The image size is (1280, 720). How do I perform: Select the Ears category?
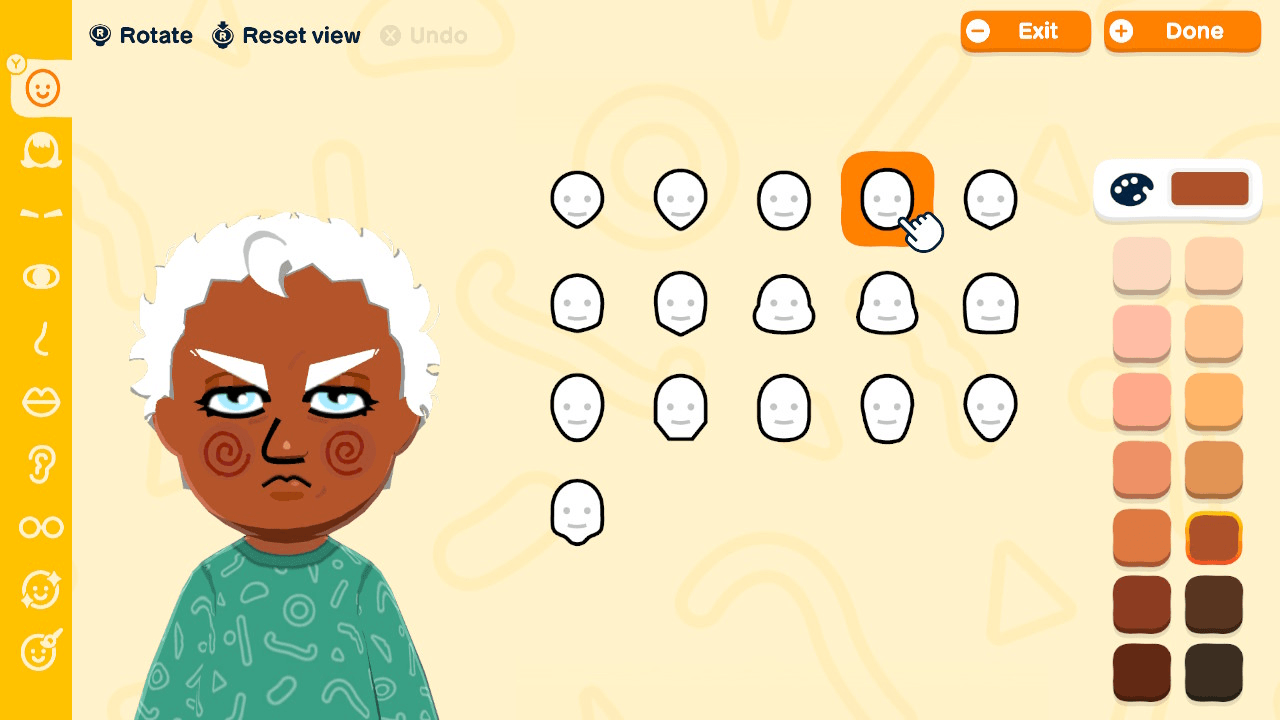click(40, 465)
